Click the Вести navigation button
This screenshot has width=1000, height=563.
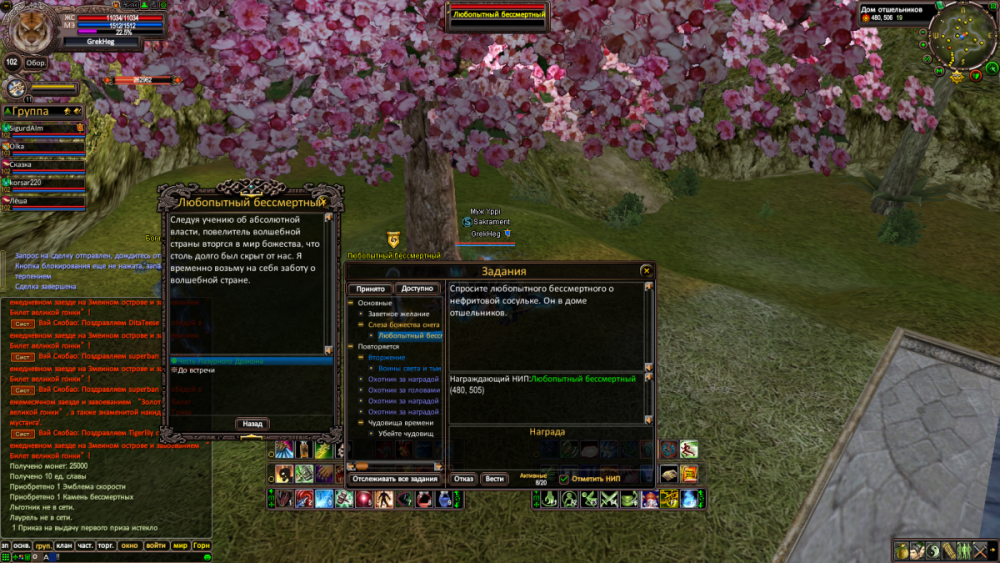(494, 479)
